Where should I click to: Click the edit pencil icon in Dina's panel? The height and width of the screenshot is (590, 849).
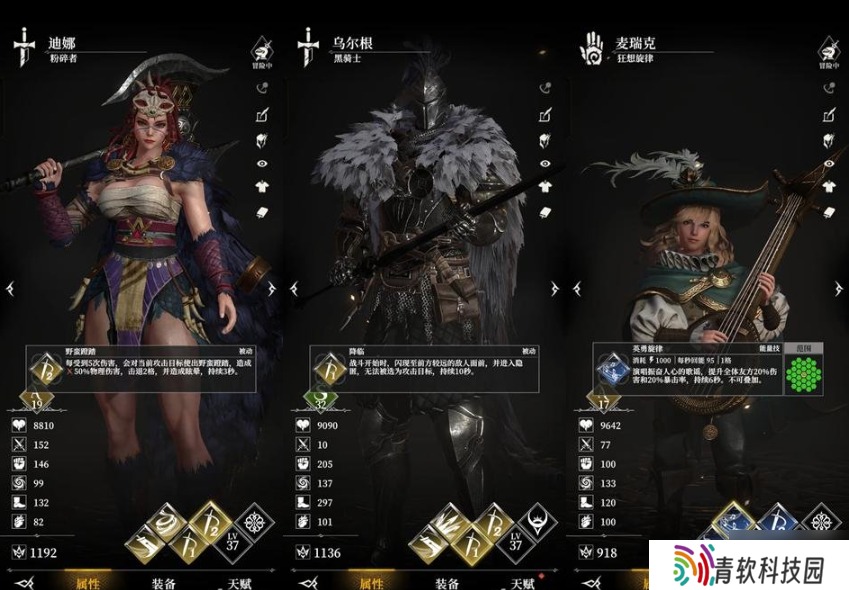263,114
